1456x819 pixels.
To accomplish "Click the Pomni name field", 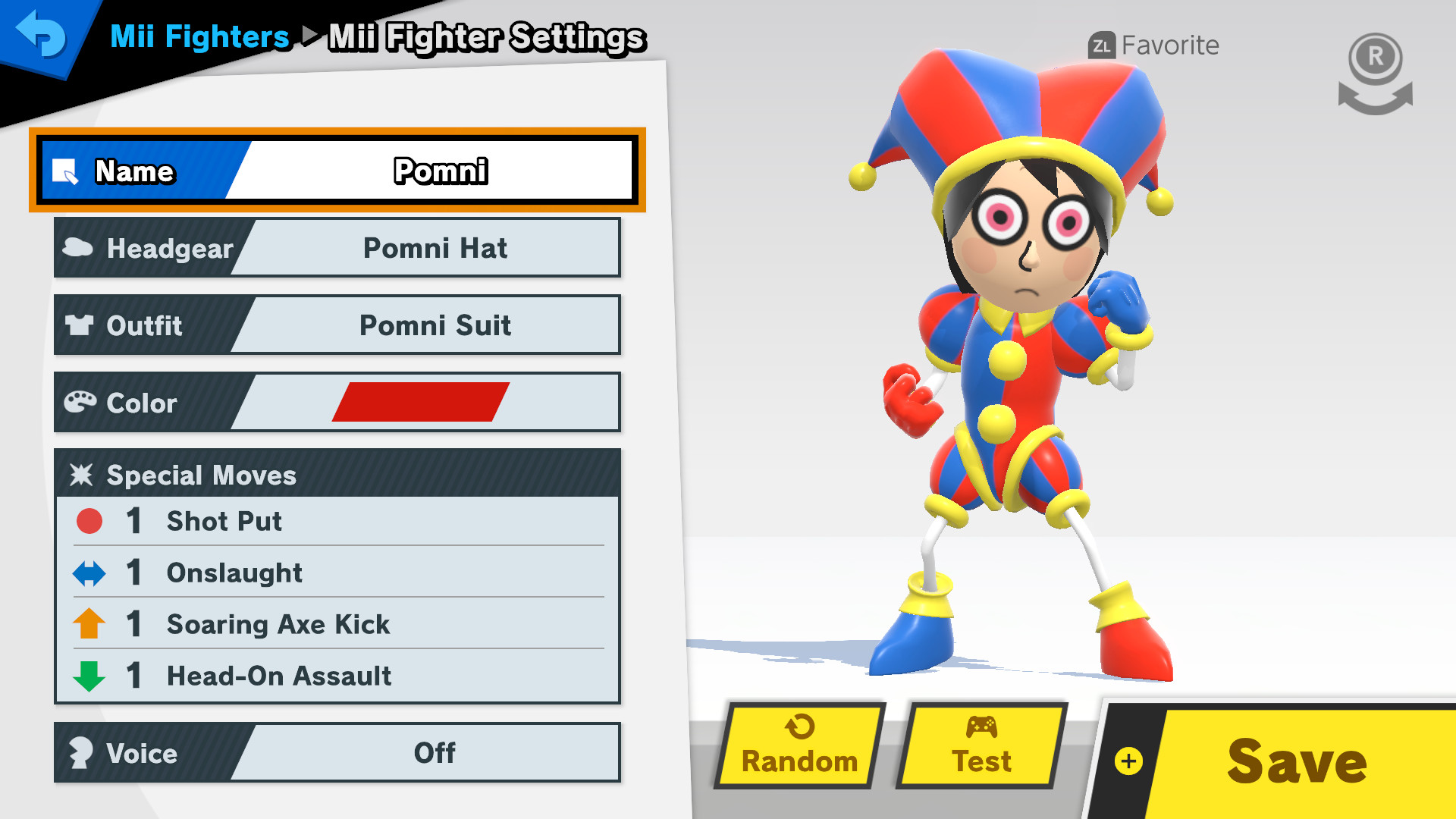I will (x=441, y=172).
